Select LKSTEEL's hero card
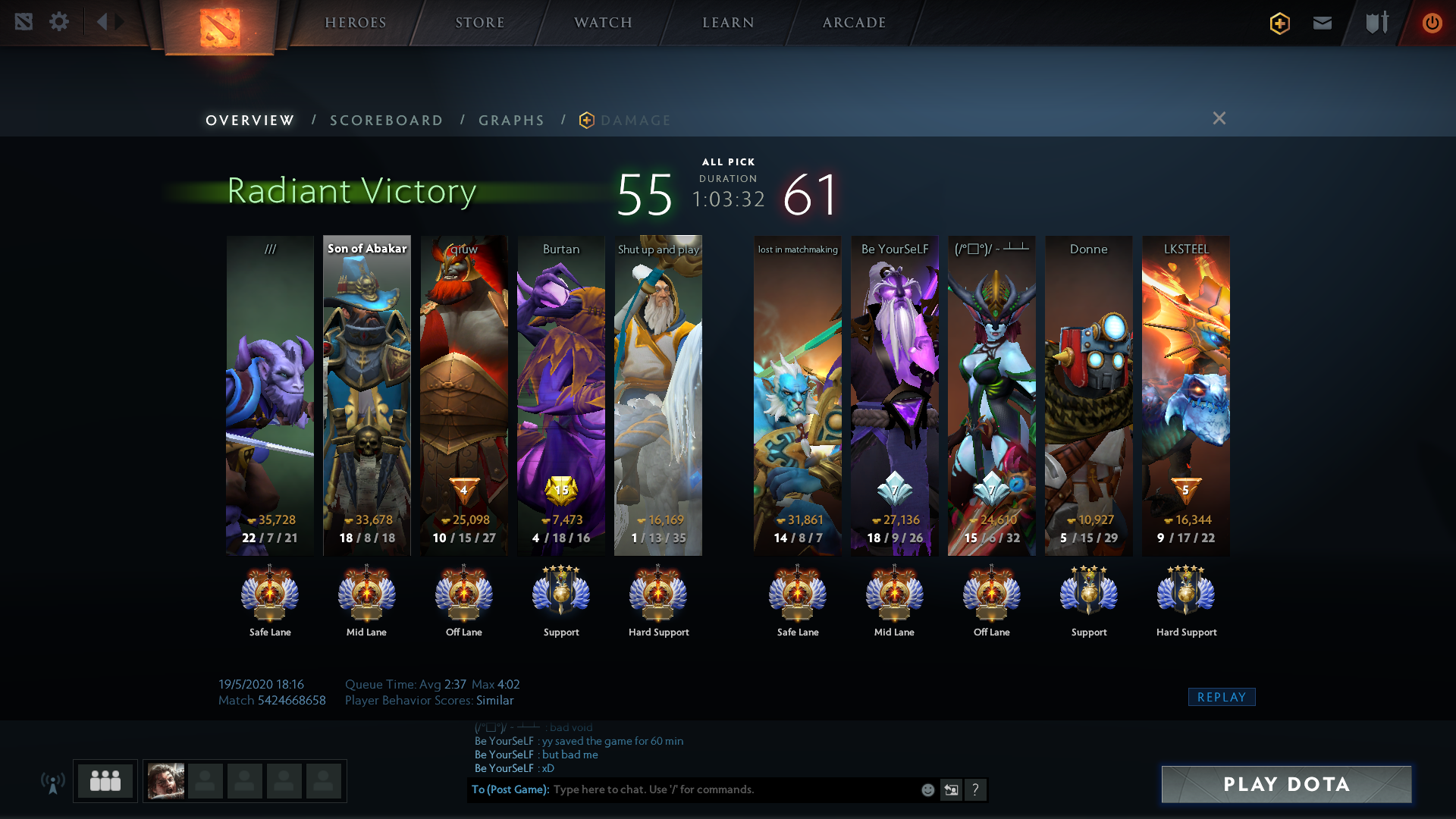This screenshot has height=819, width=1456. tap(1186, 394)
